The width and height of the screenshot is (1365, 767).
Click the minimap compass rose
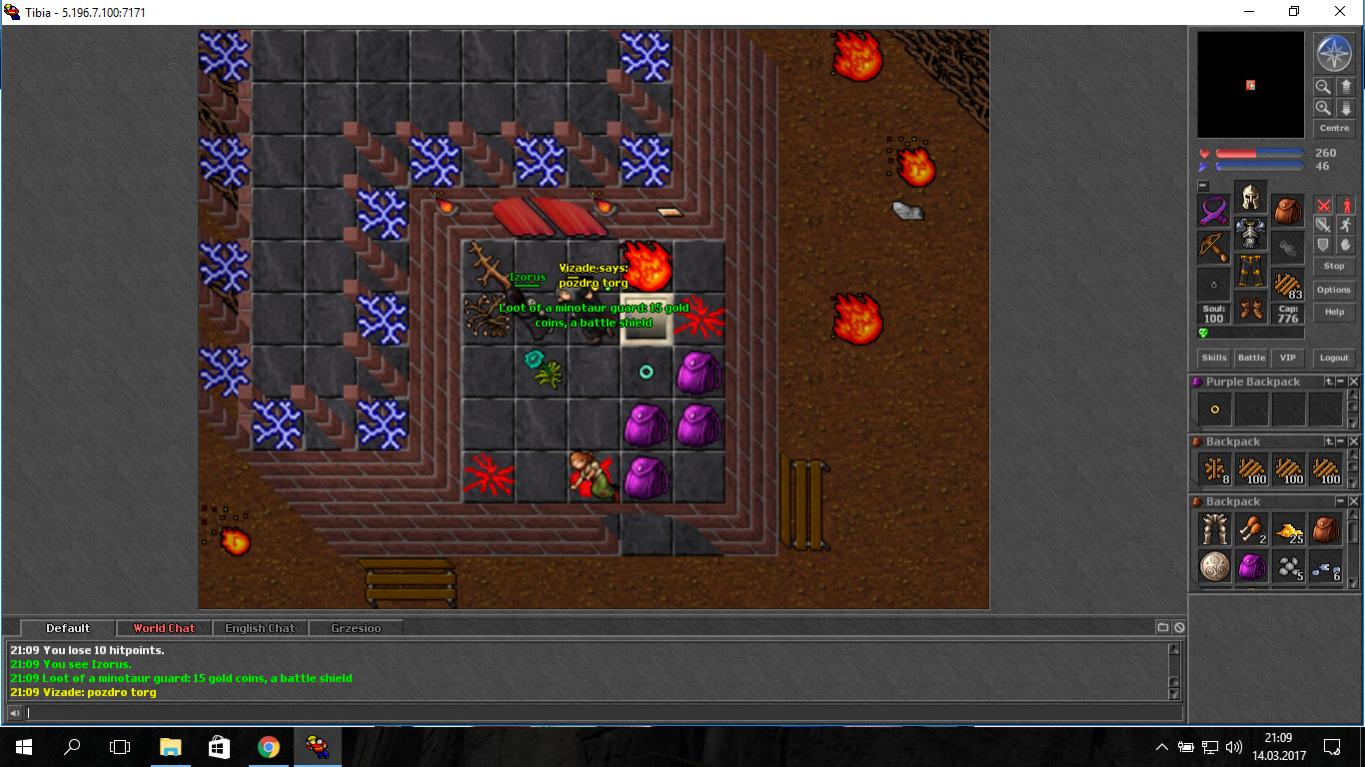click(1334, 54)
